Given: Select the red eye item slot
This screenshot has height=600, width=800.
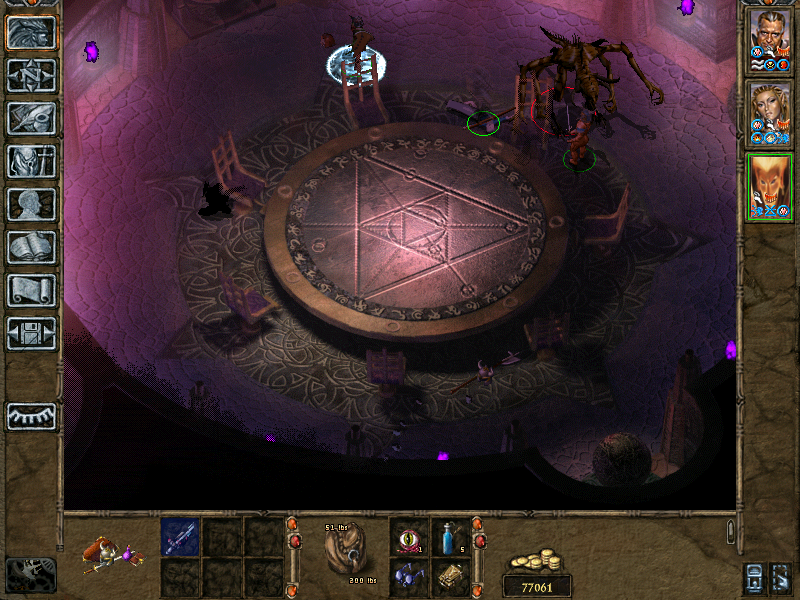Looking at the screenshot, I should pos(408,536).
